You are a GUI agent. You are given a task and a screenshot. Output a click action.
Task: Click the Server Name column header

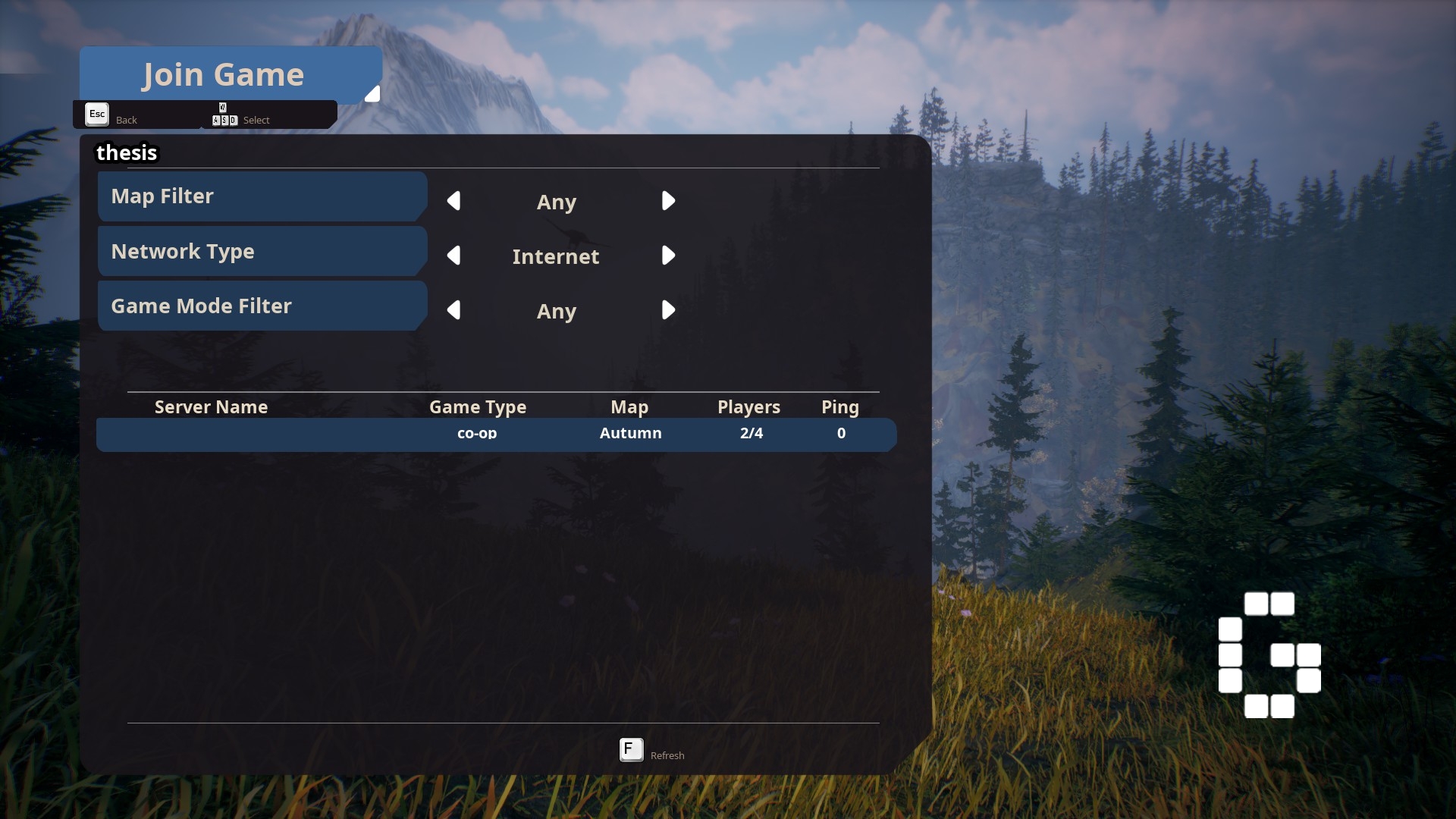click(210, 407)
